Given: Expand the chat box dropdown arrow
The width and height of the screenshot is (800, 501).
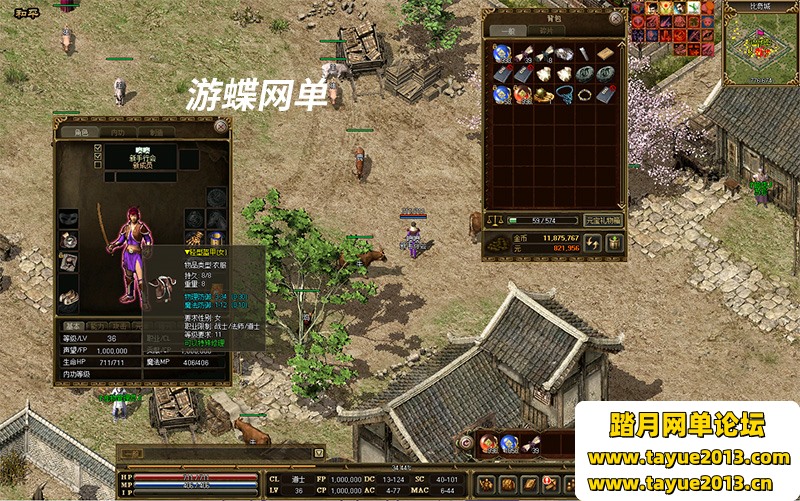Looking at the screenshot, I should (x=319, y=454).
